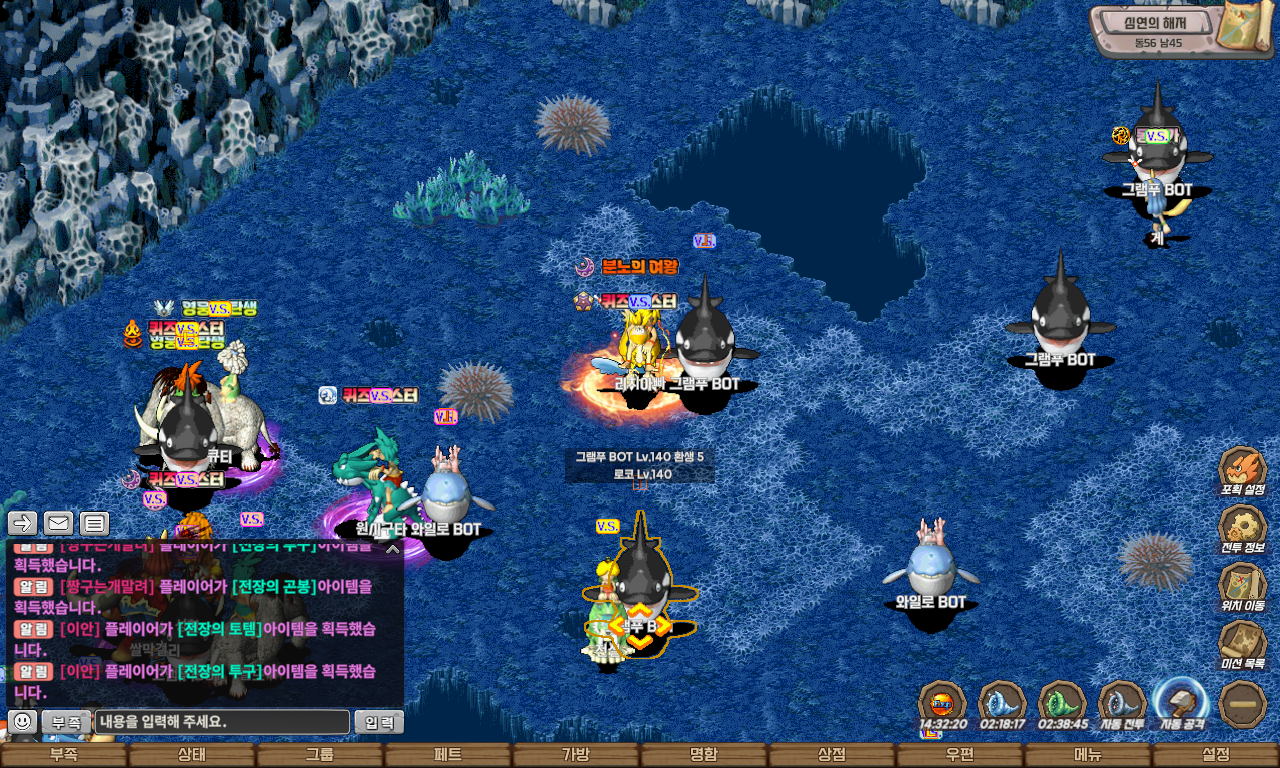The width and height of the screenshot is (1280, 768).
Task: Click the chat message input field
Action: 223,722
